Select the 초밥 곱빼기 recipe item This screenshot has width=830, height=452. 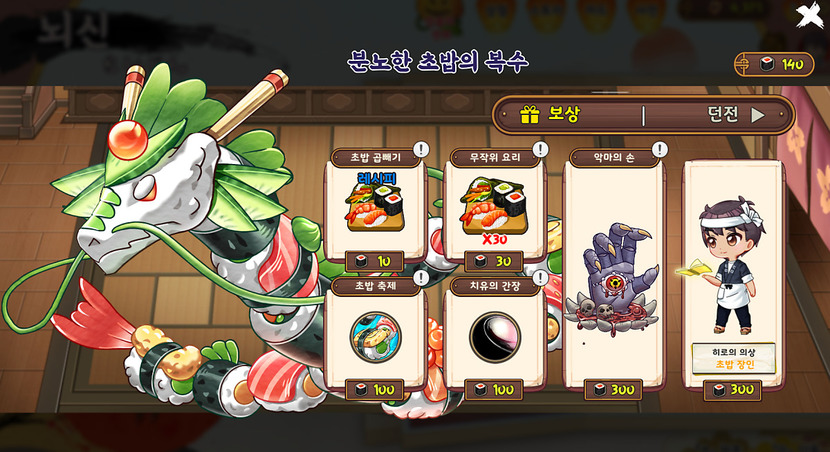coord(374,203)
